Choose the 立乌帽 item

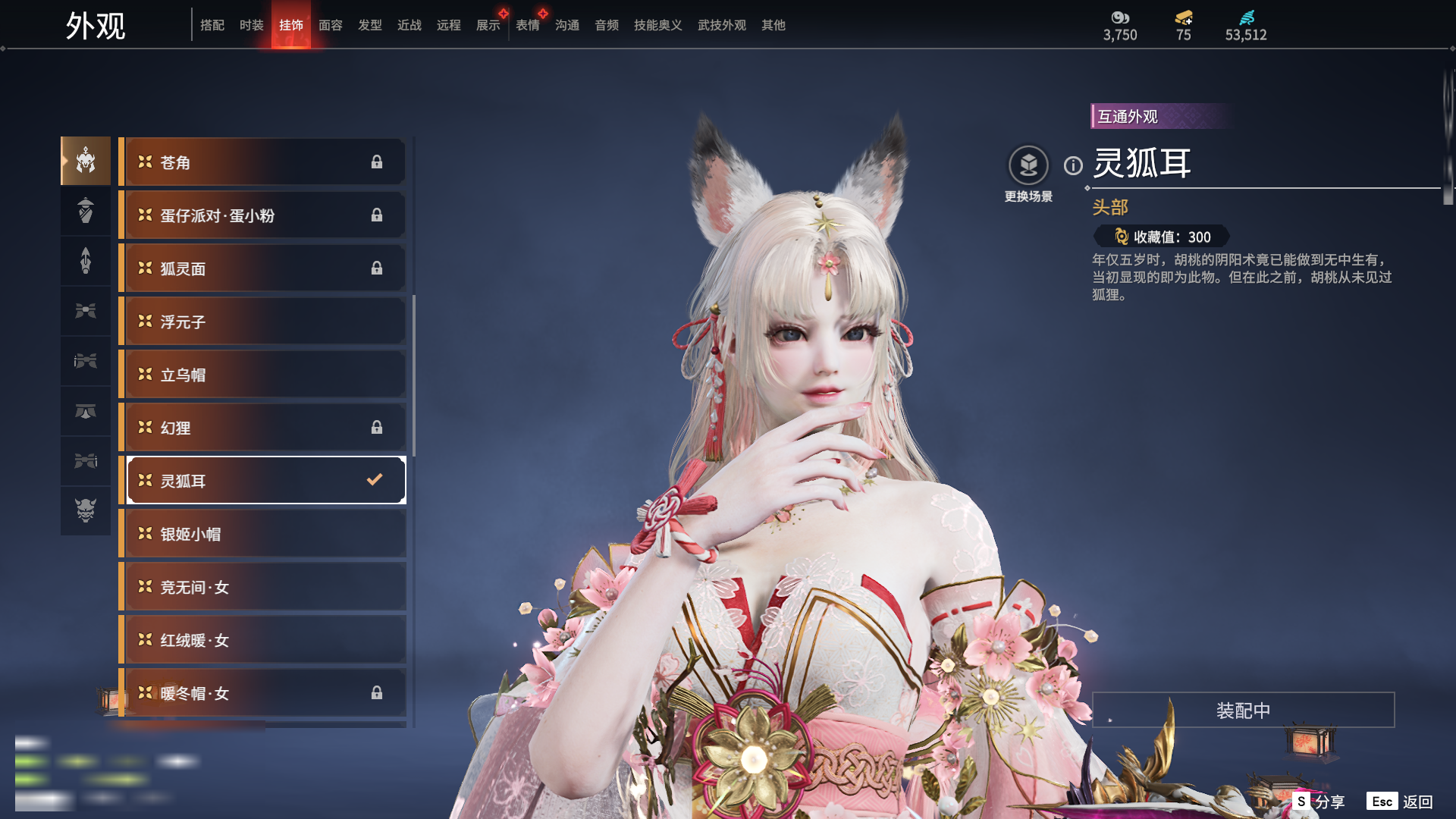click(x=262, y=375)
